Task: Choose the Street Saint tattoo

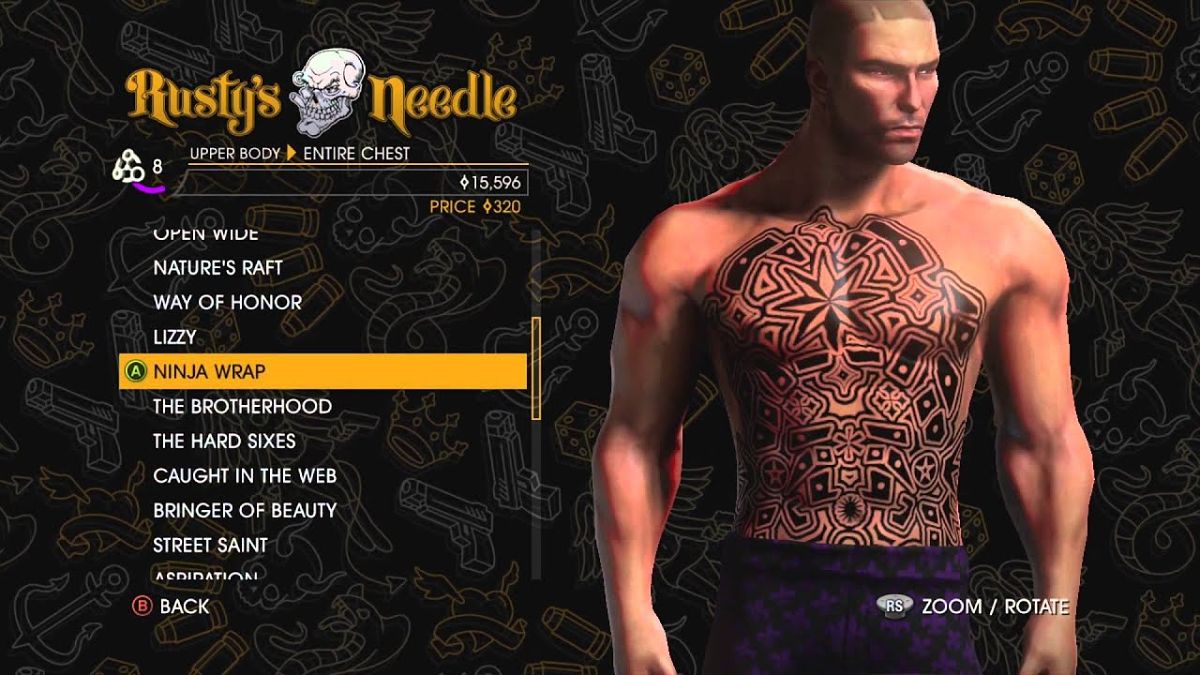Action: point(210,545)
